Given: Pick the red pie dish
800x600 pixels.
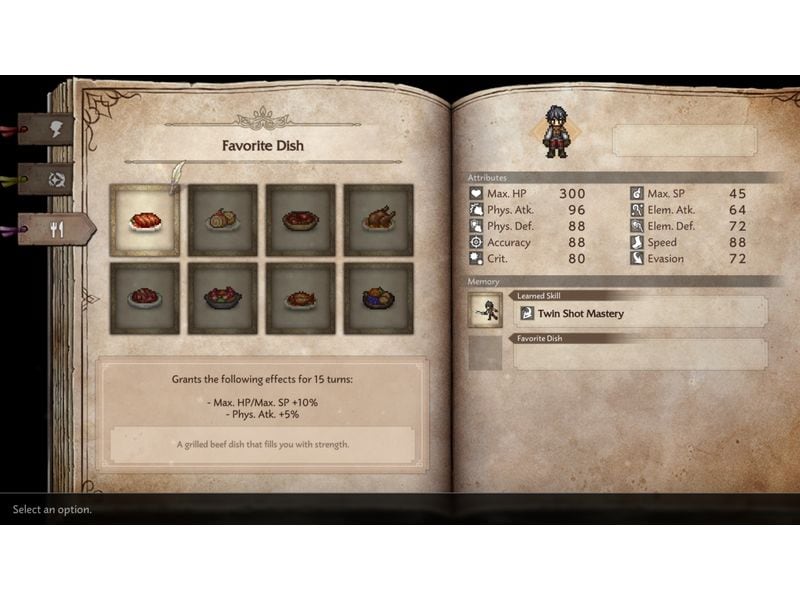Looking at the screenshot, I should click(x=301, y=220).
